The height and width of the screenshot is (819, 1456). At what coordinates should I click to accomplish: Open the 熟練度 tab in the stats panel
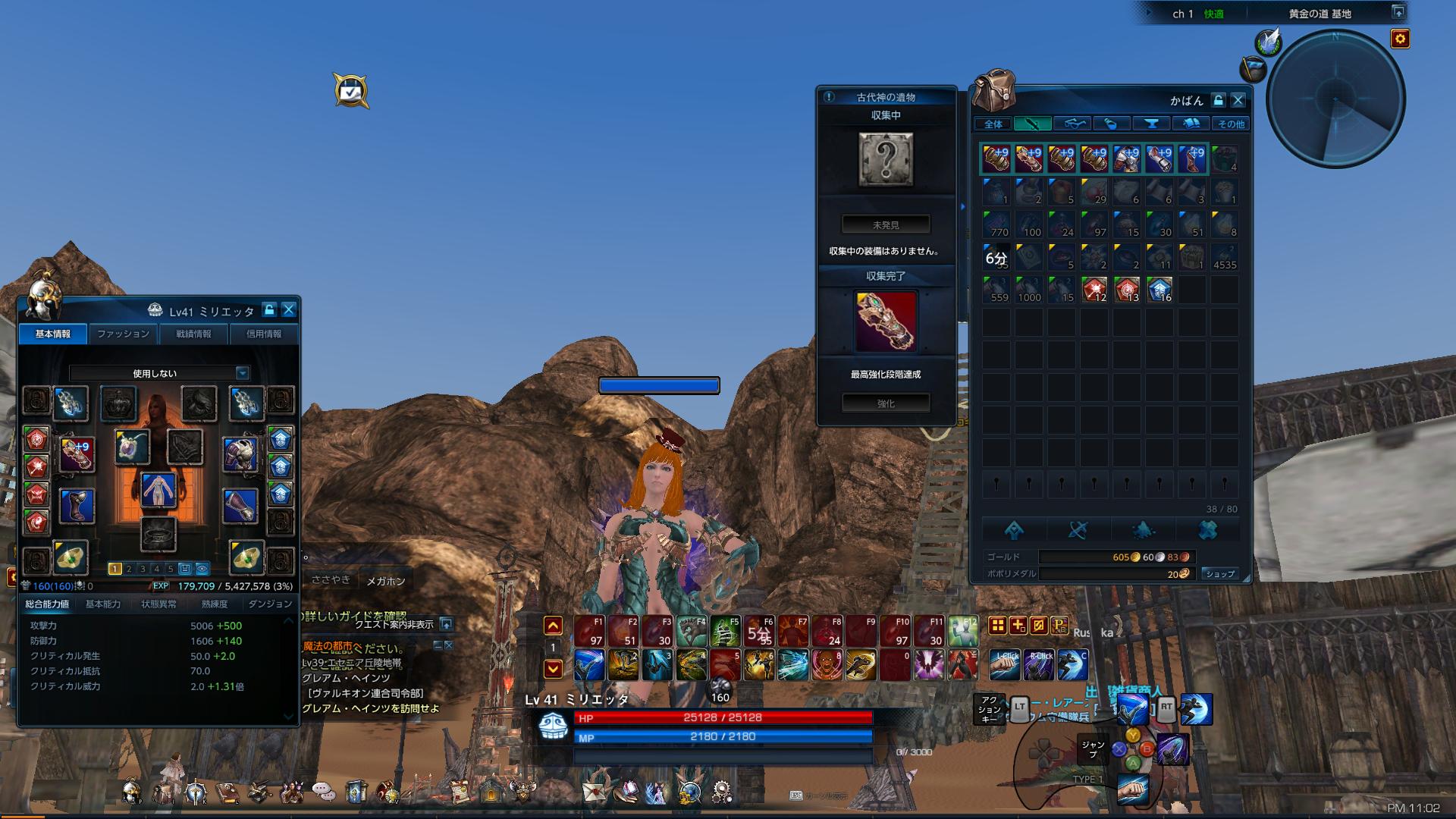[215, 604]
